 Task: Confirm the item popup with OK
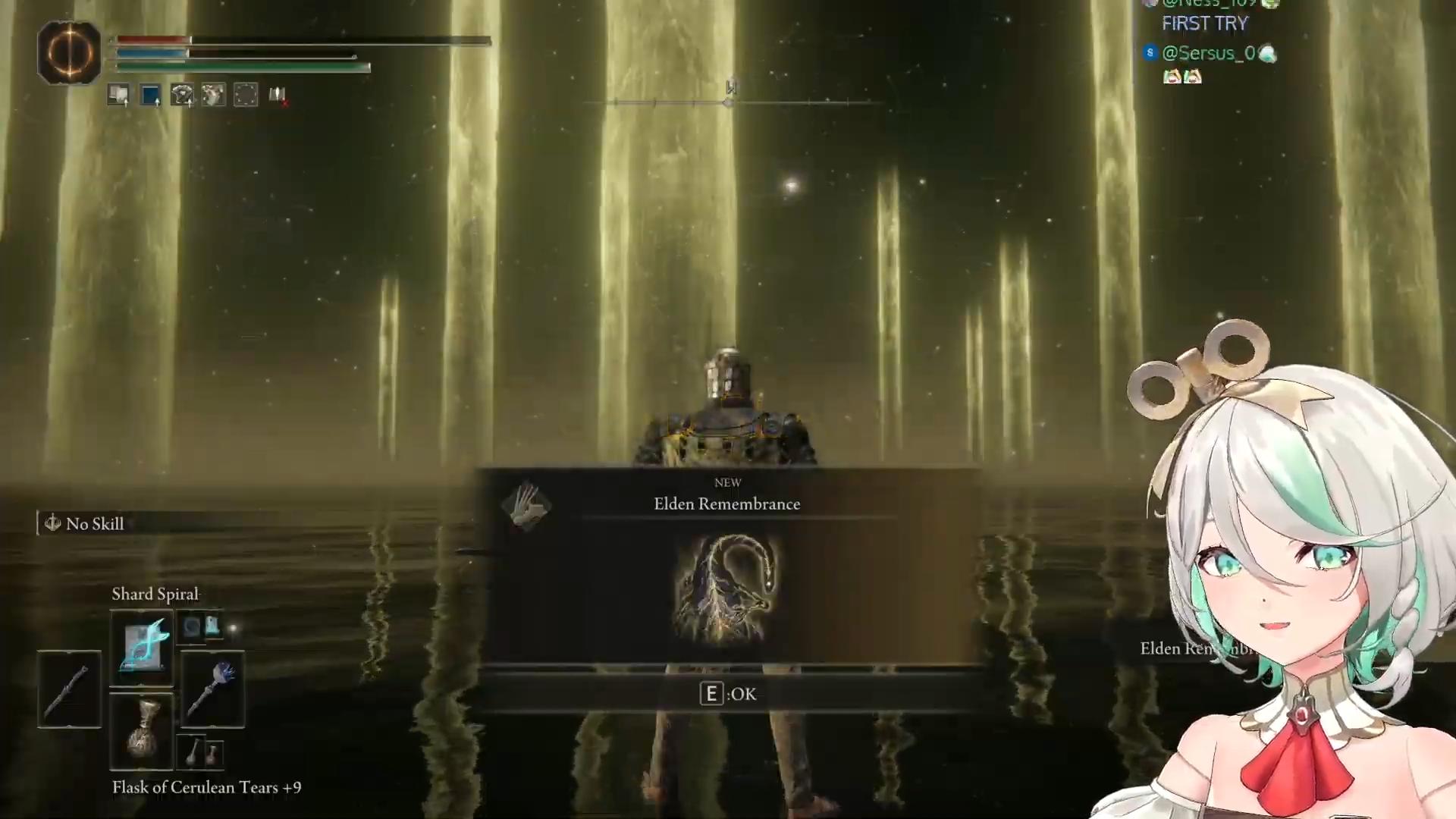tap(728, 694)
